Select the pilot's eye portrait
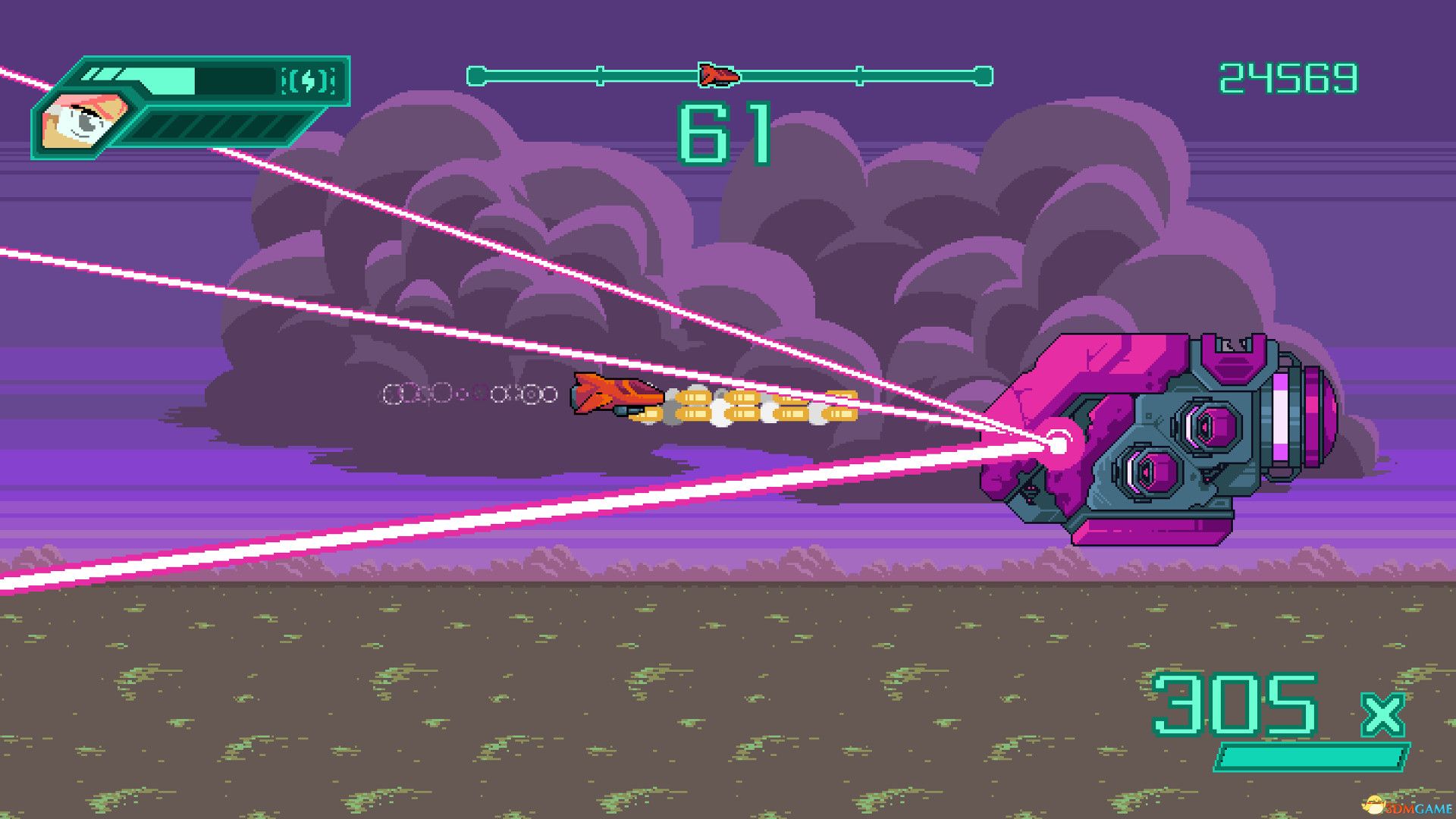The image size is (1456, 819). pos(83,121)
